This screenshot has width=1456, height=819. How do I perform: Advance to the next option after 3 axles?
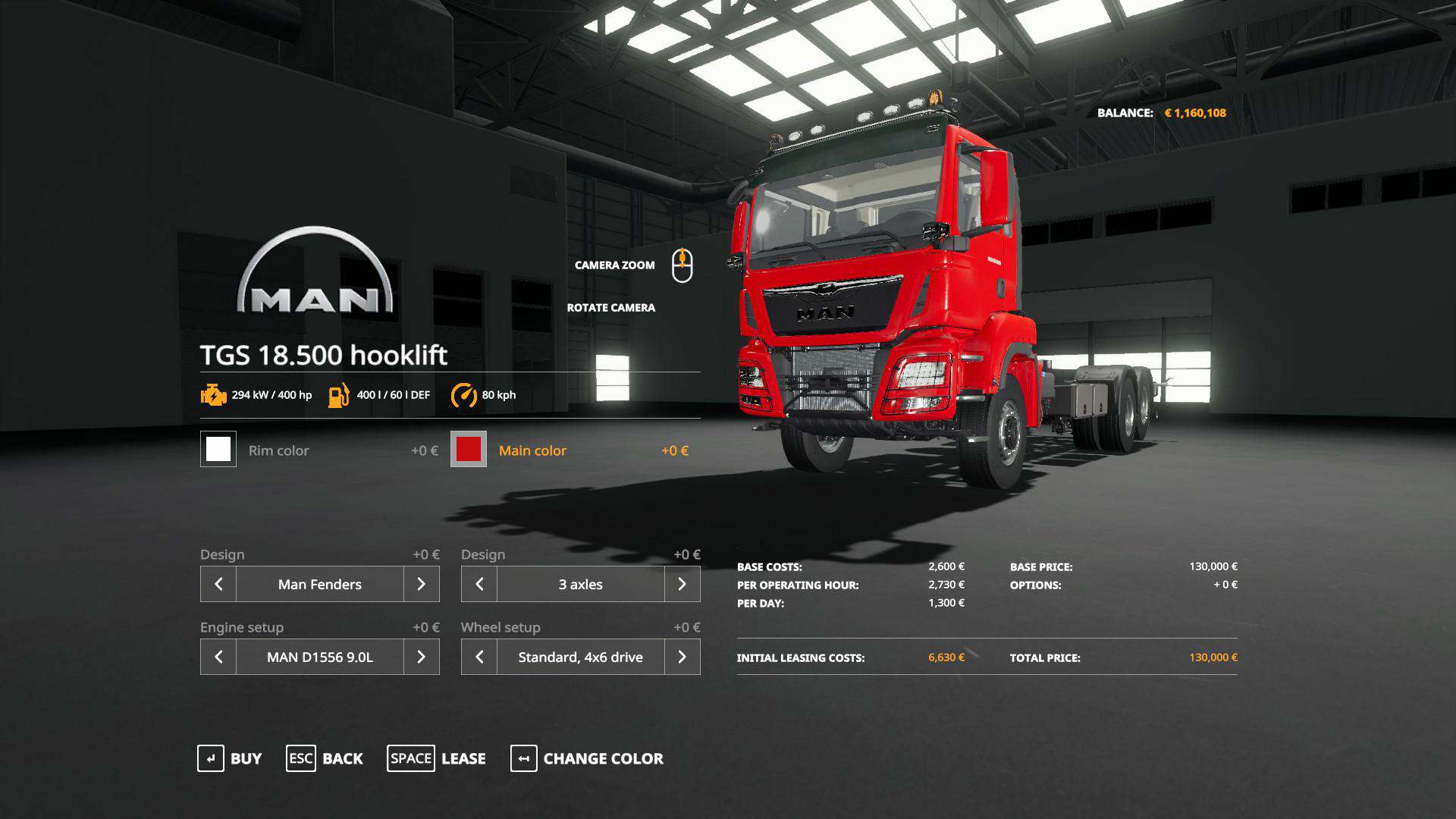click(682, 584)
